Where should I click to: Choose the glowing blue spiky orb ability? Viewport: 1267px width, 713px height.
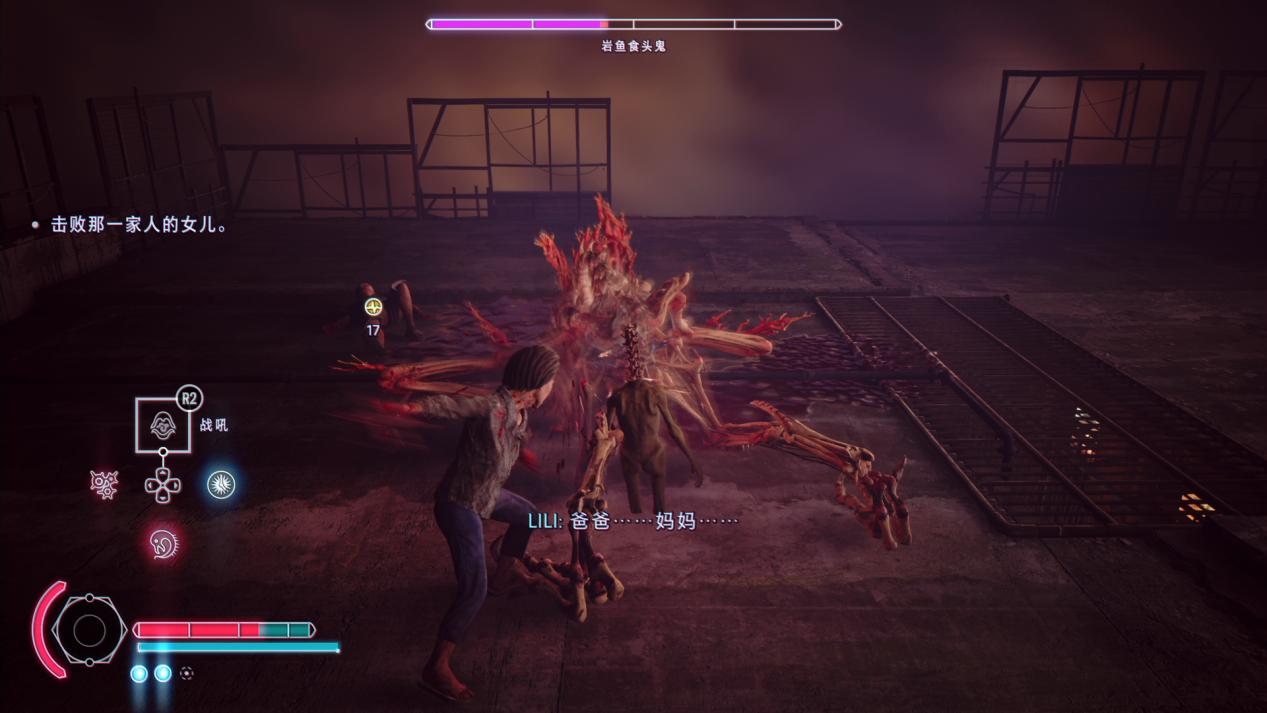221,485
